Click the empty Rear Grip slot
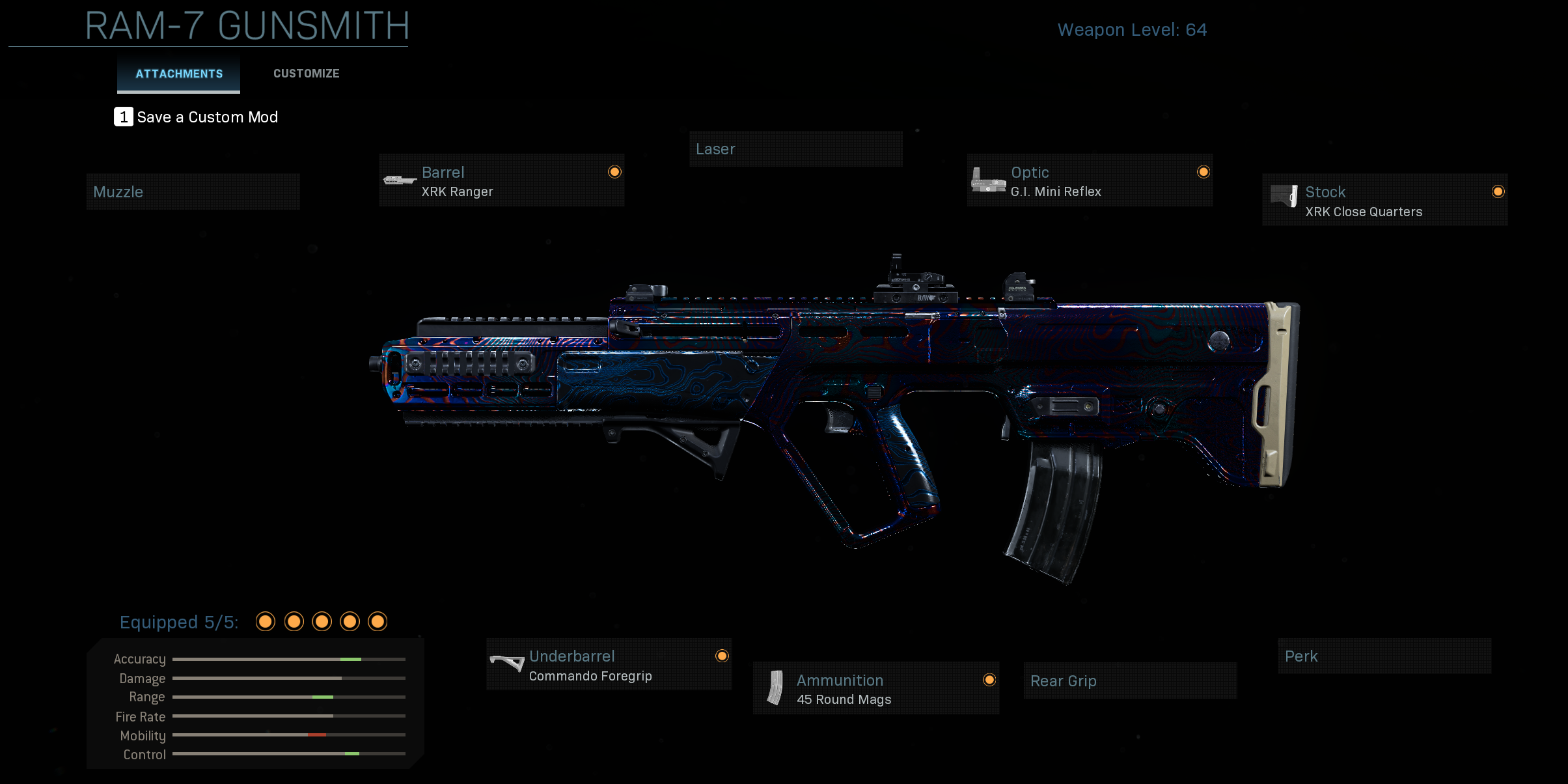 1130,681
